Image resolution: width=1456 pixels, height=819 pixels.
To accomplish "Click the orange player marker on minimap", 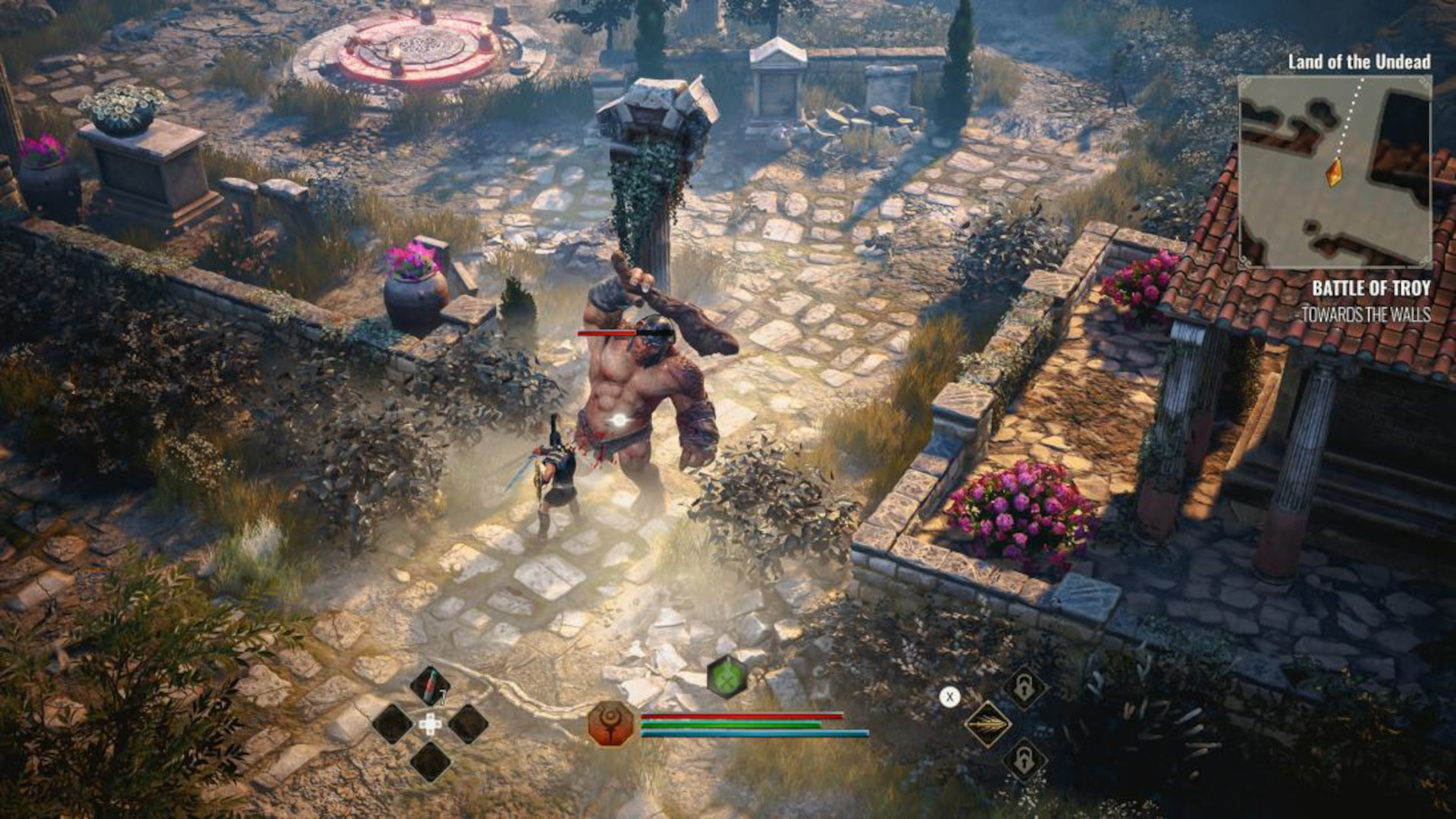I will 1334,172.
